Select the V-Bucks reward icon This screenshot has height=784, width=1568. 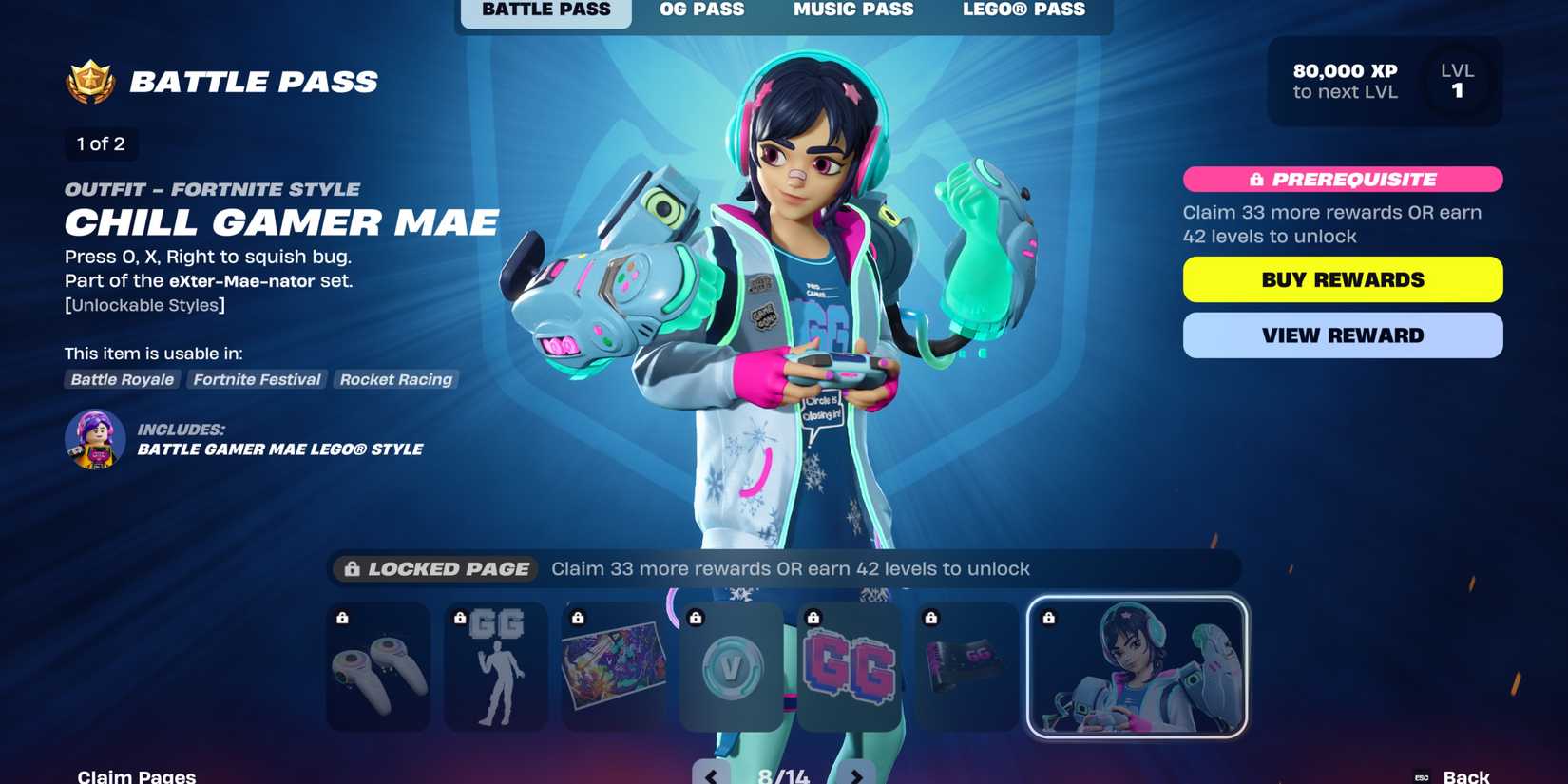click(730, 668)
